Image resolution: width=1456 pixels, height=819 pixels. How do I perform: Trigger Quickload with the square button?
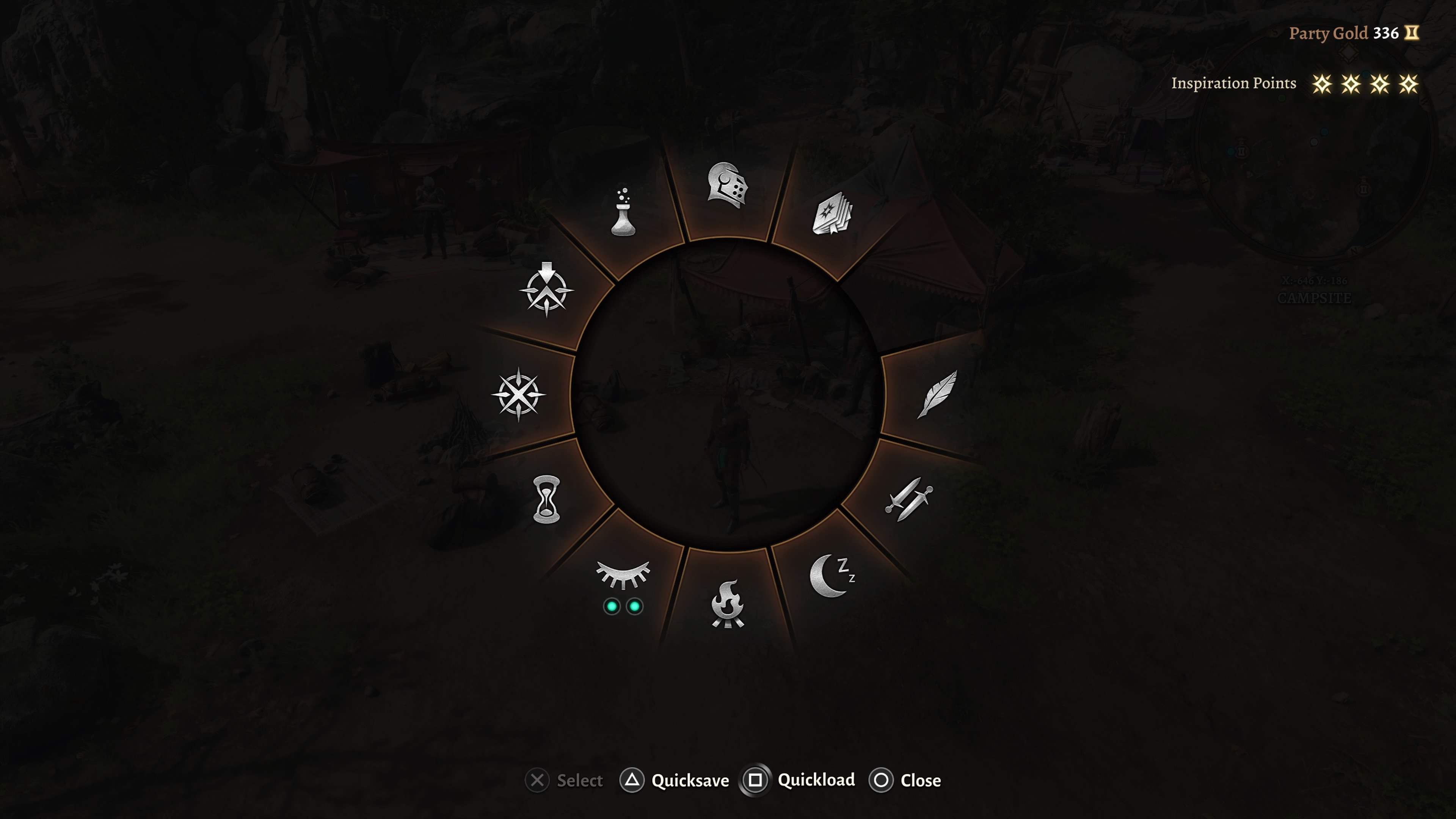tap(755, 780)
